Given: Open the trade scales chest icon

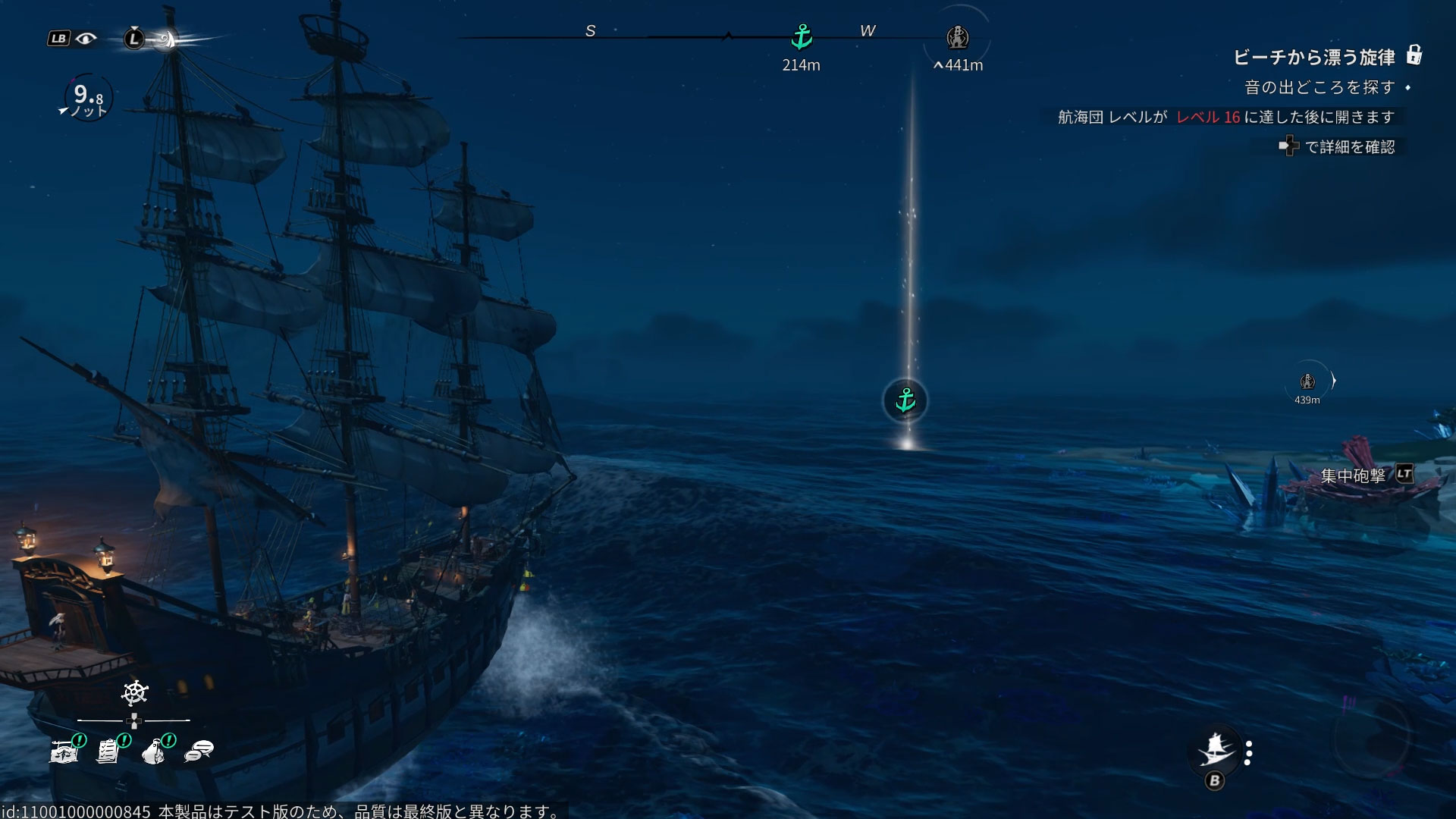Looking at the screenshot, I should 64,751.
